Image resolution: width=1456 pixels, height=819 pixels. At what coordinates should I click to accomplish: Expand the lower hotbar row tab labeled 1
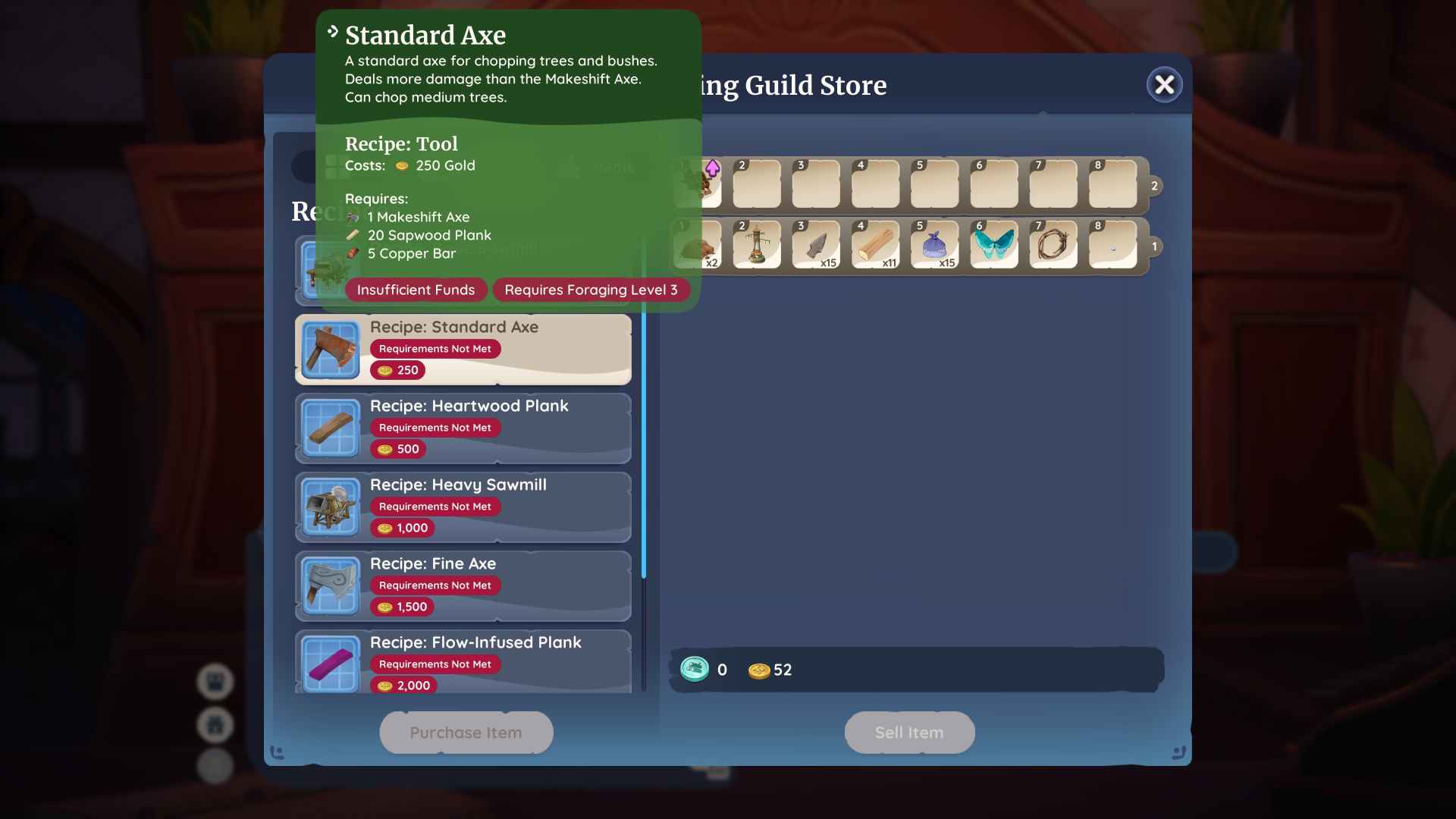coord(1154,246)
